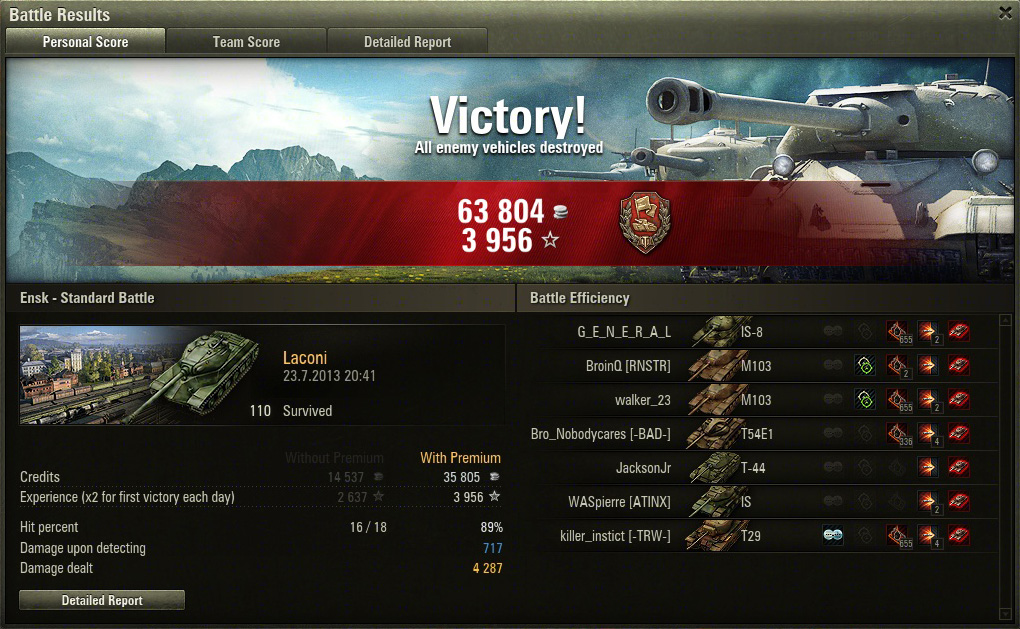Open the Detailed Report tab
The width and height of the screenshot is (1020, 629).
pyautogui.click(x=407, y=42)
